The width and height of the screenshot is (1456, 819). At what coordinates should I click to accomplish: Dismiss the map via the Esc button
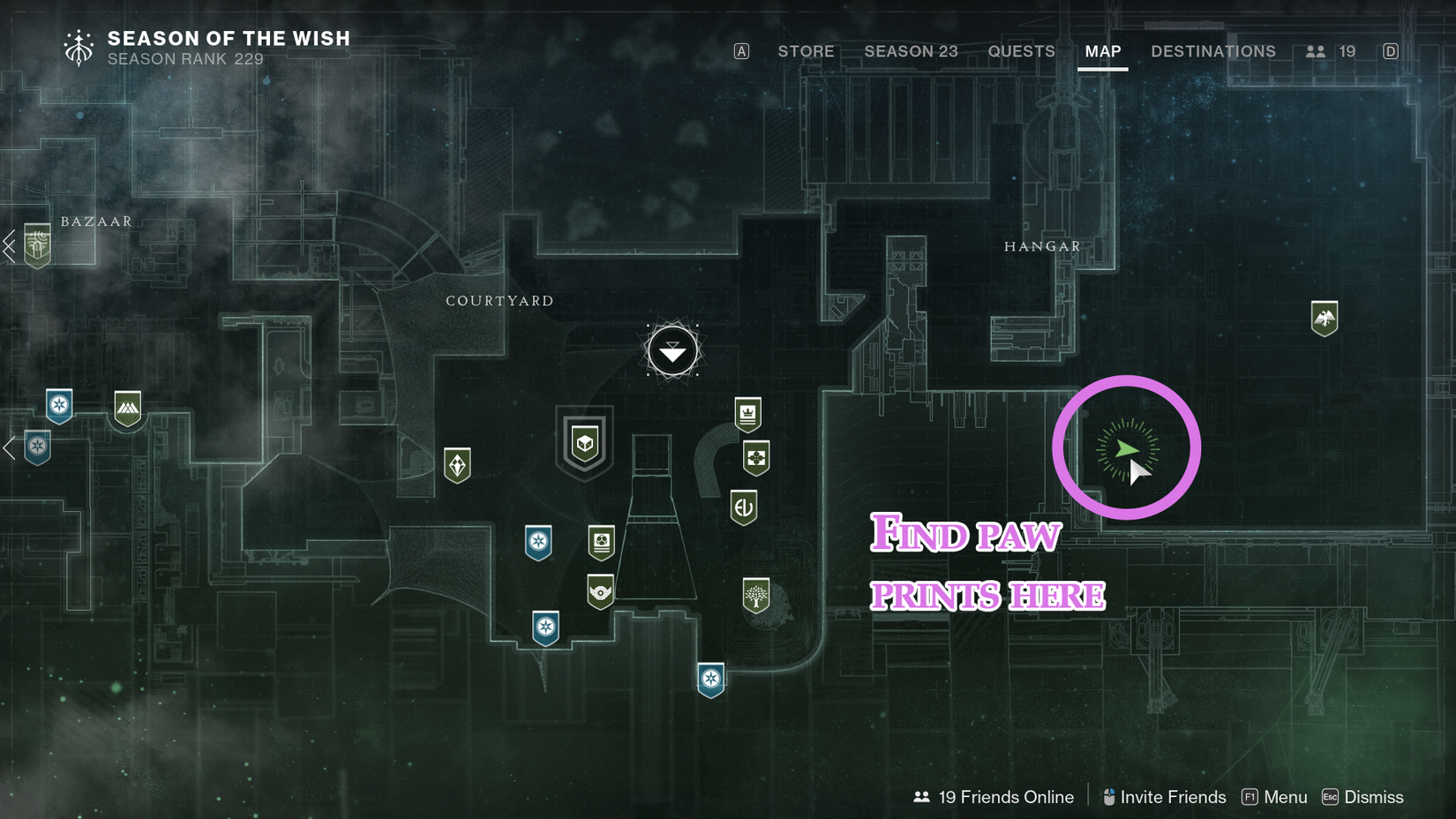click(x=1330, y=797)
